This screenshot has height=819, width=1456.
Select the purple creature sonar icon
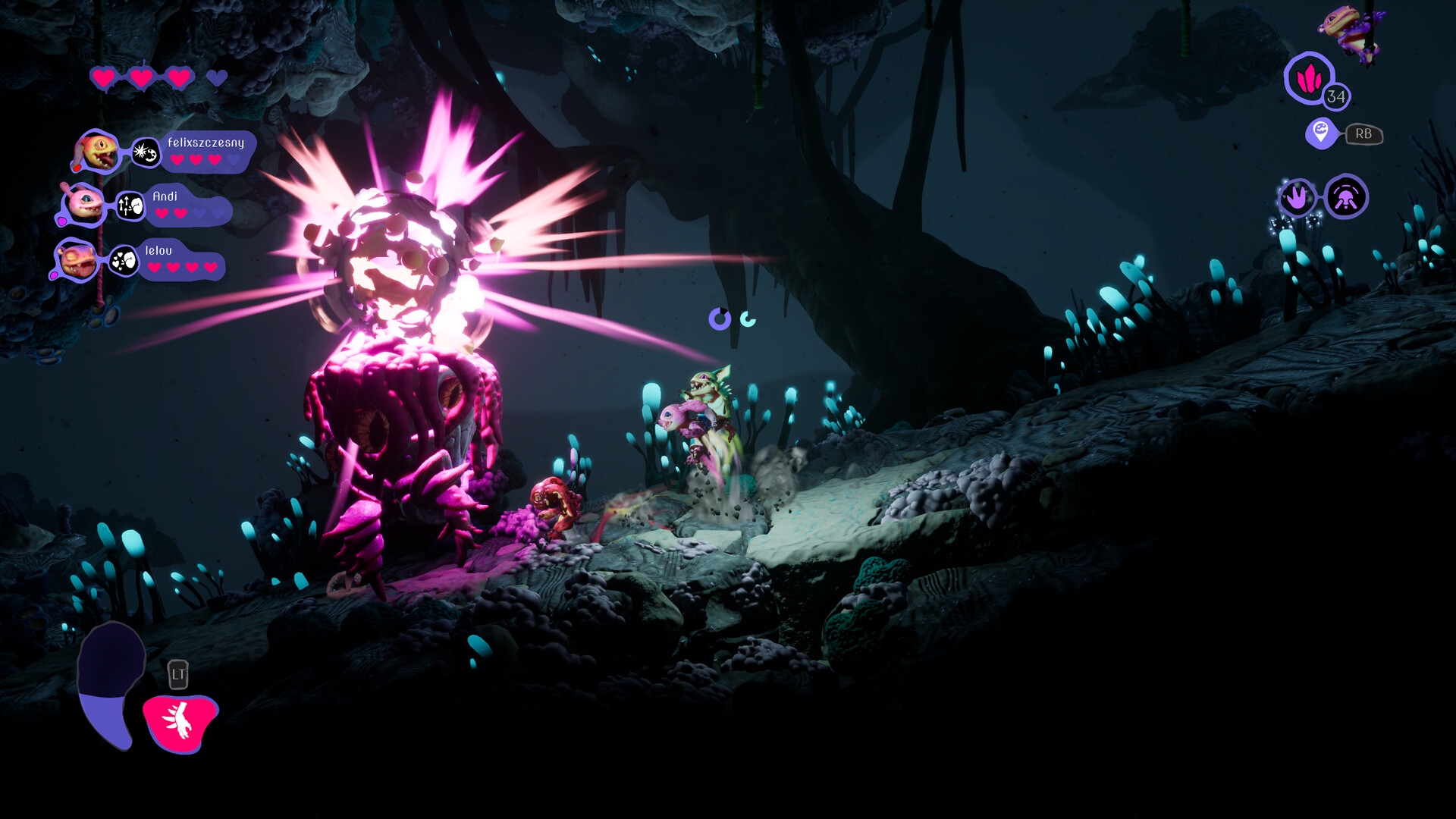(1346, 198)
